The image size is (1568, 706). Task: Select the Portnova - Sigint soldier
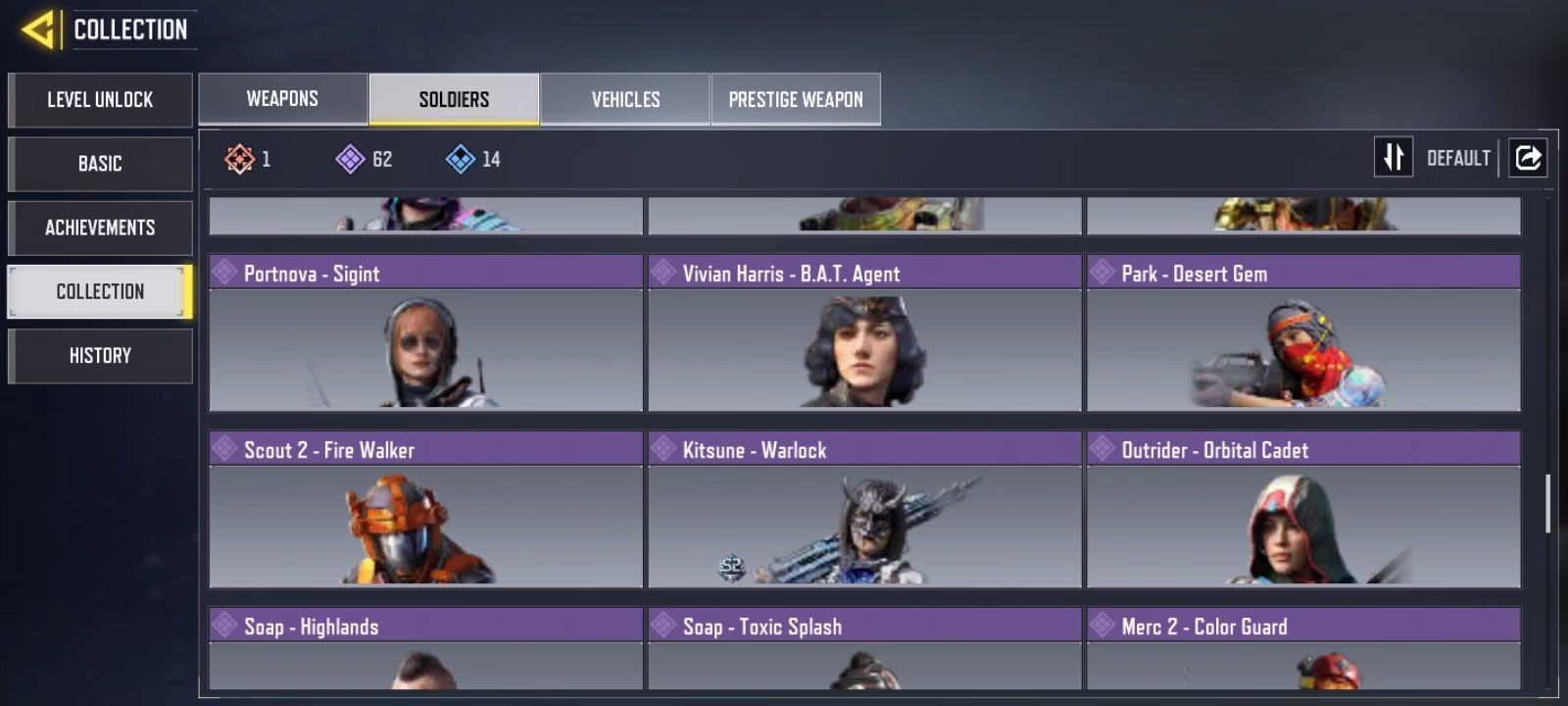pyautogui.click(x=425, y=333)
